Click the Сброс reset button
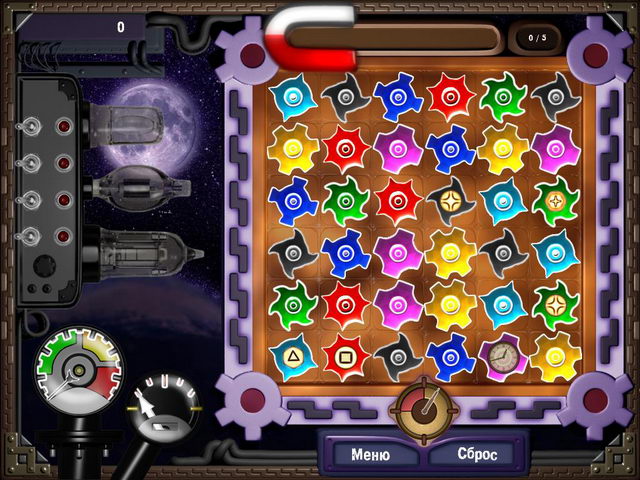640x480 pixels. 479,454
